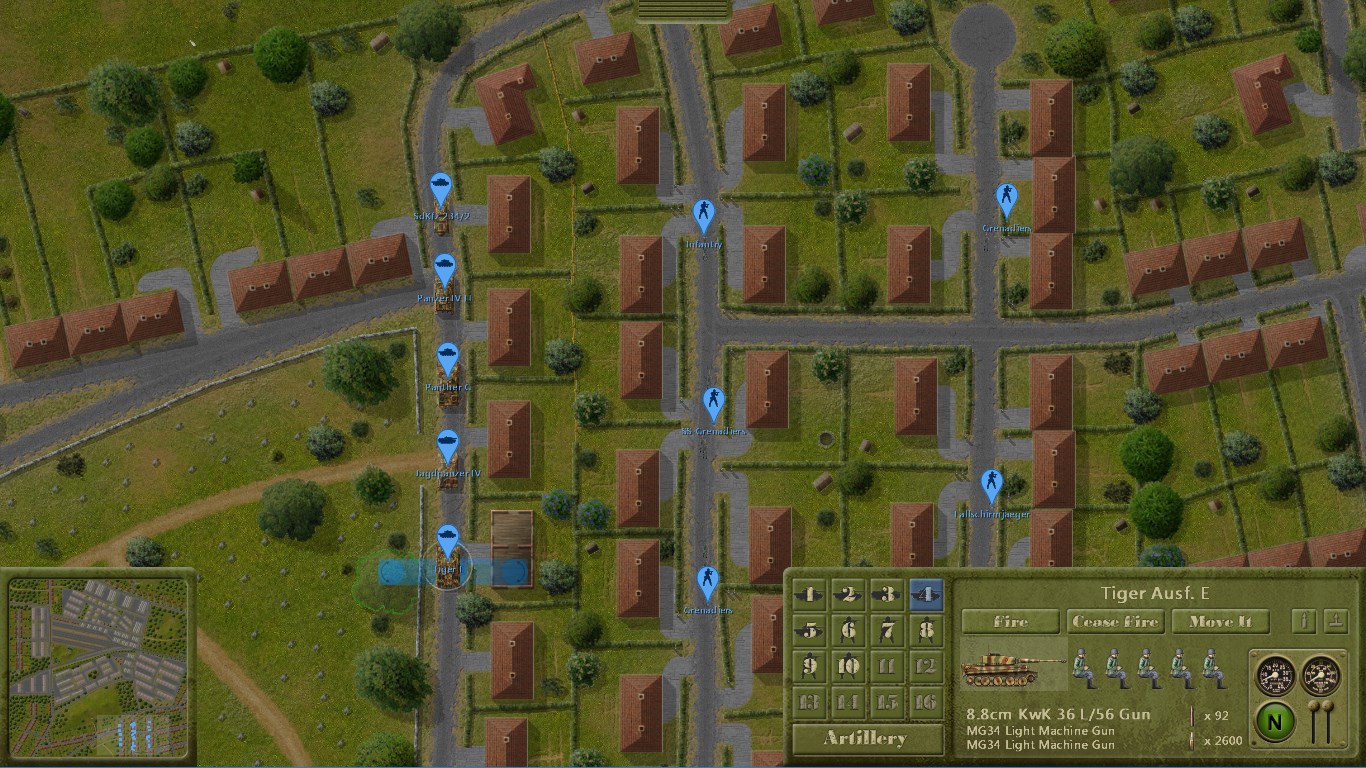Select the Infantry marker near the northern crossroads

pyautogui.click(x=704, y=212)
